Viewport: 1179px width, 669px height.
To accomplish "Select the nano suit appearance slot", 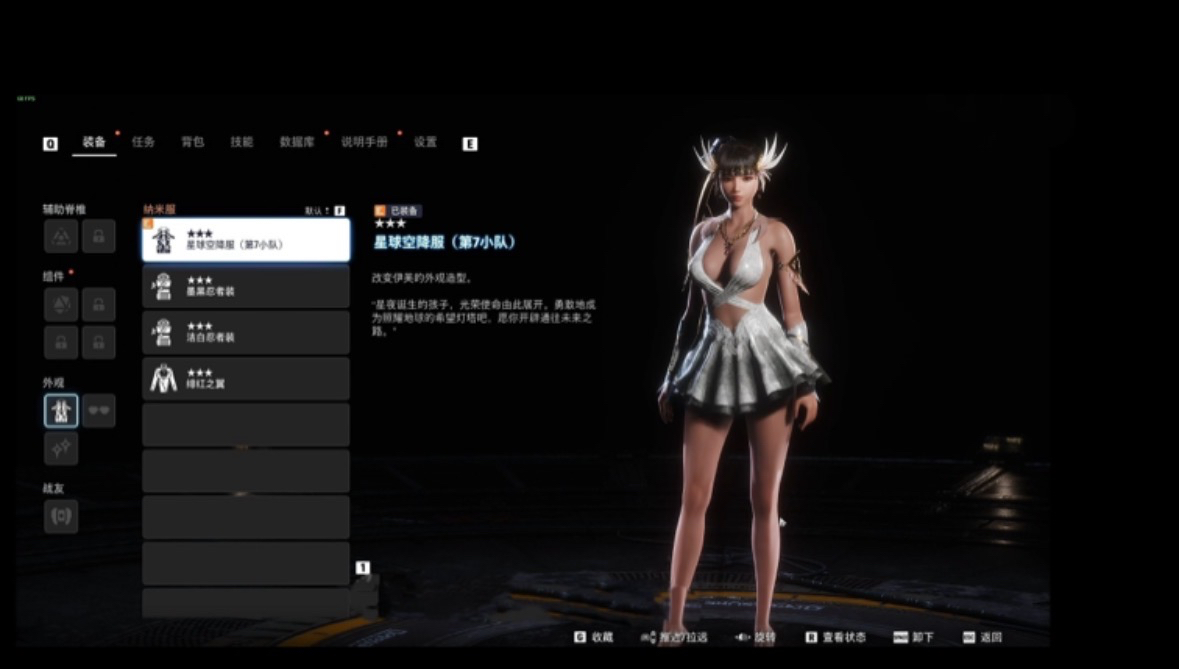I will pyautogui.click(x=61, y=410).
